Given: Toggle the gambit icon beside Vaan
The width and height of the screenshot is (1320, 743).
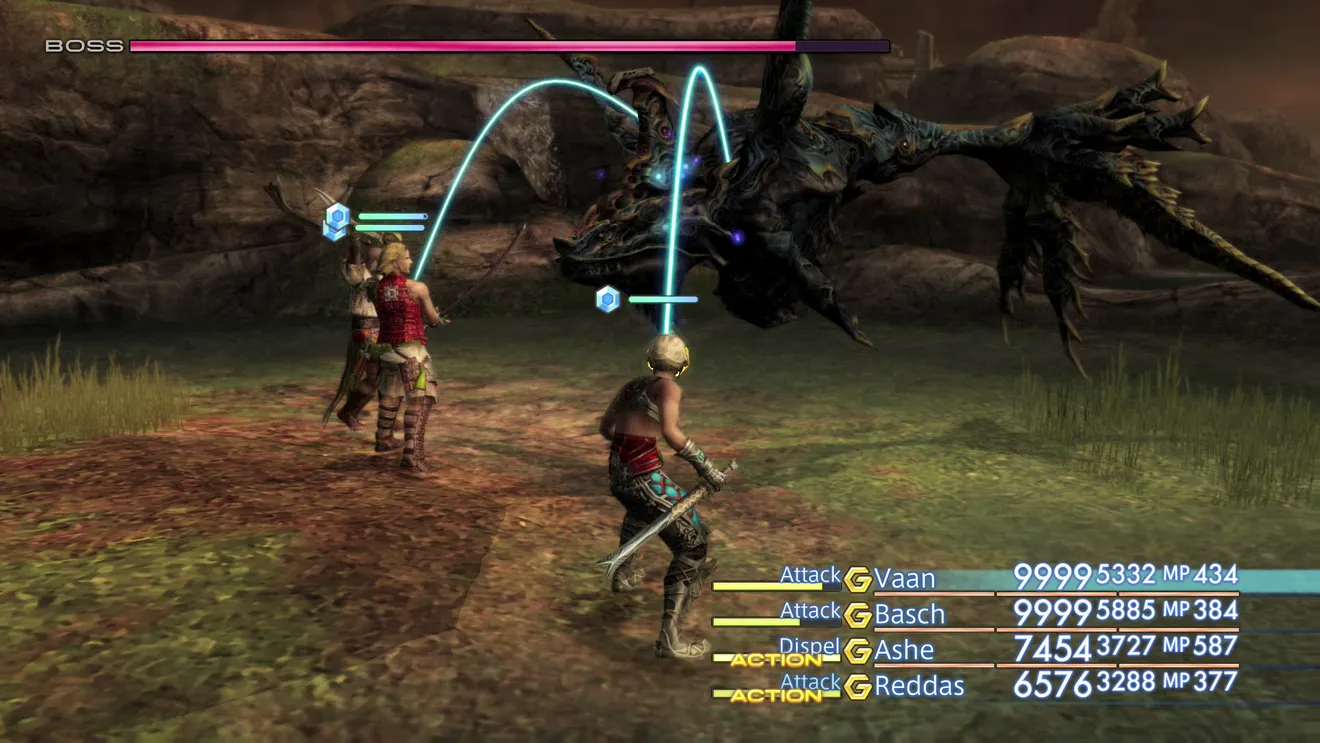Looking at the screenshot, I should [x=857, y=579].
